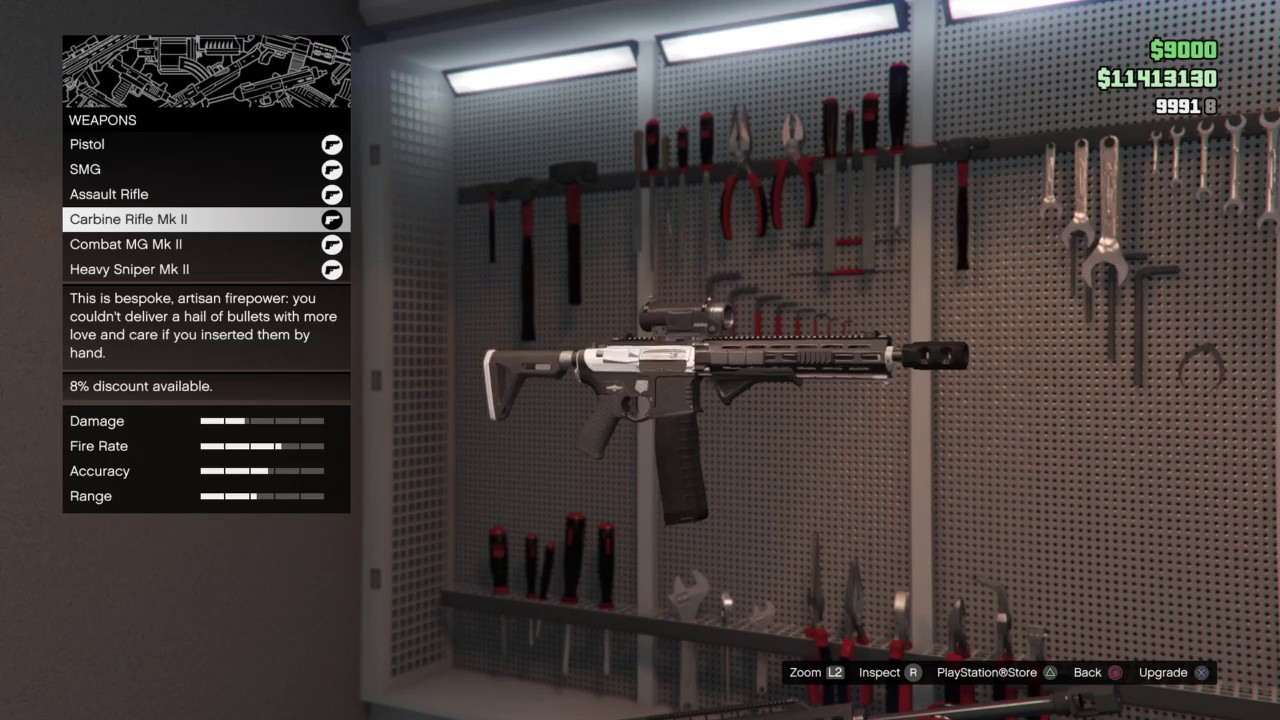This screenshot has width=1280, height=720.
Task: Click the Zoom L2 option
Action: point(816,672)
